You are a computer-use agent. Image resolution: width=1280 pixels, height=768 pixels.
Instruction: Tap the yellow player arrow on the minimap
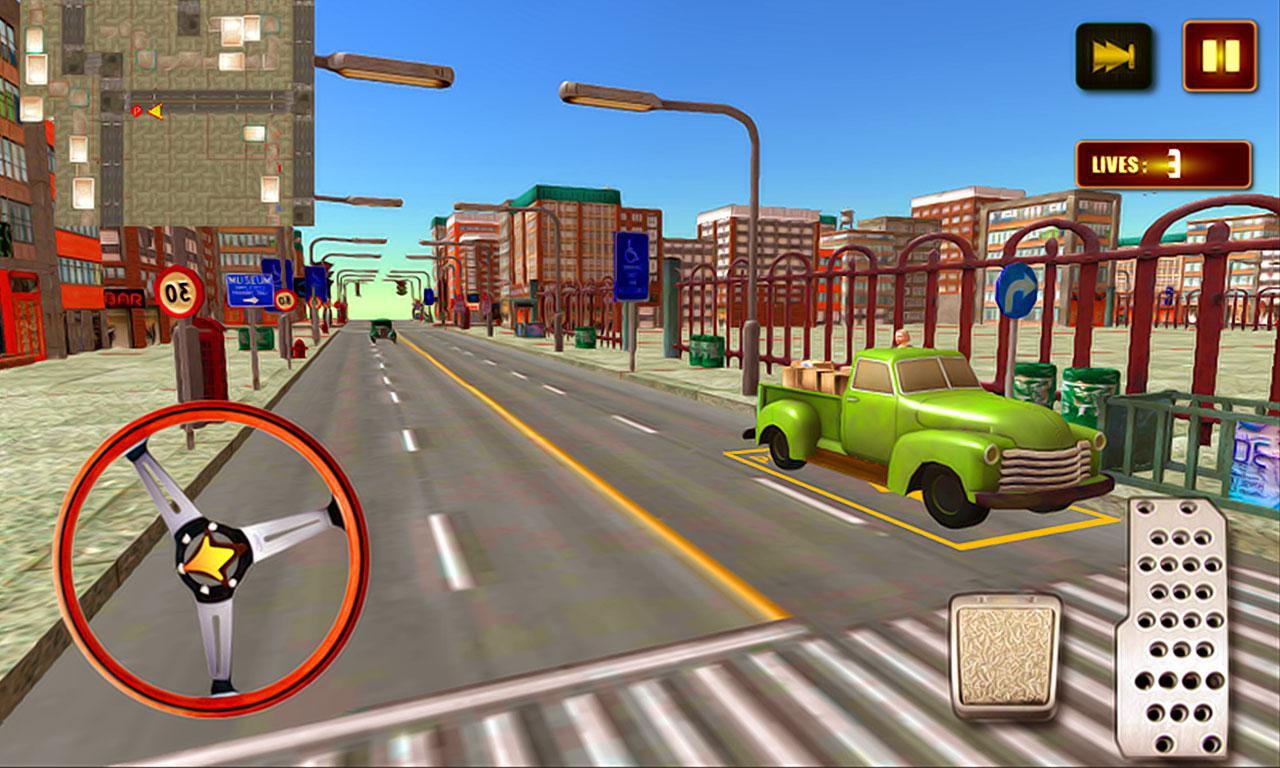pos(156,110)
